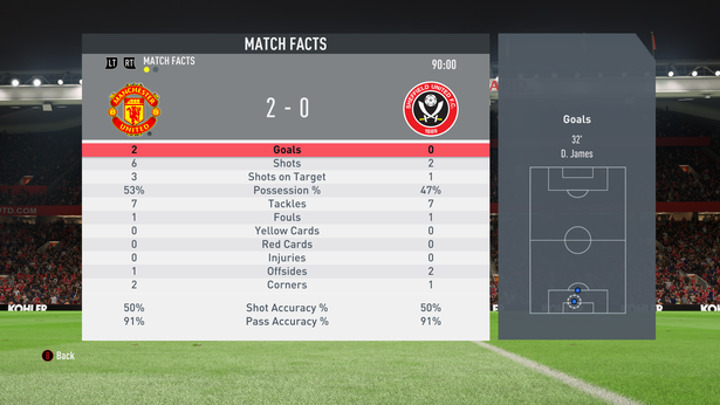720x405 pixels.
Task: Choose the Possession % stat row
Action: [286, 191]
